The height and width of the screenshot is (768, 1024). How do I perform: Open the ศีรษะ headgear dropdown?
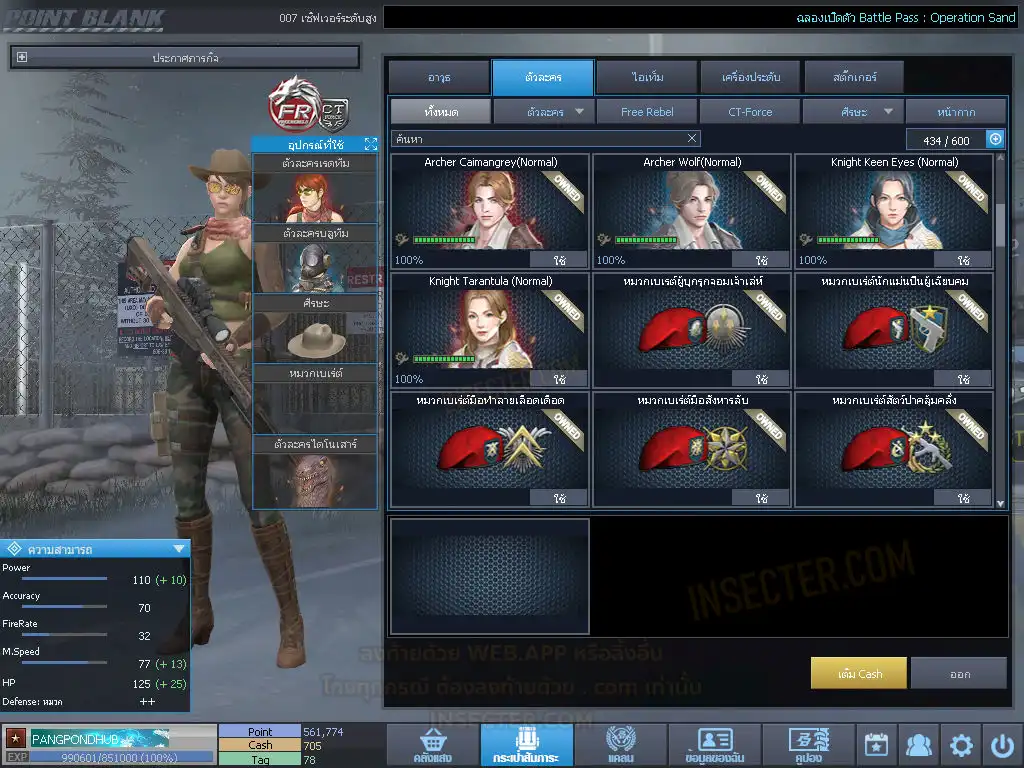853,112
